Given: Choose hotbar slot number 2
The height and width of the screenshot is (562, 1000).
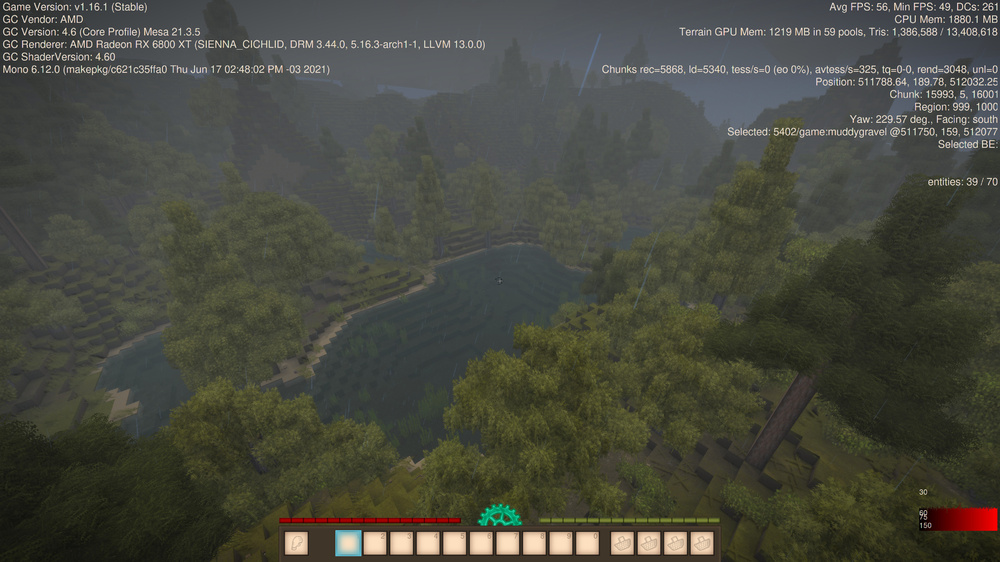Looking at the screenshot, I should (375, 543).
